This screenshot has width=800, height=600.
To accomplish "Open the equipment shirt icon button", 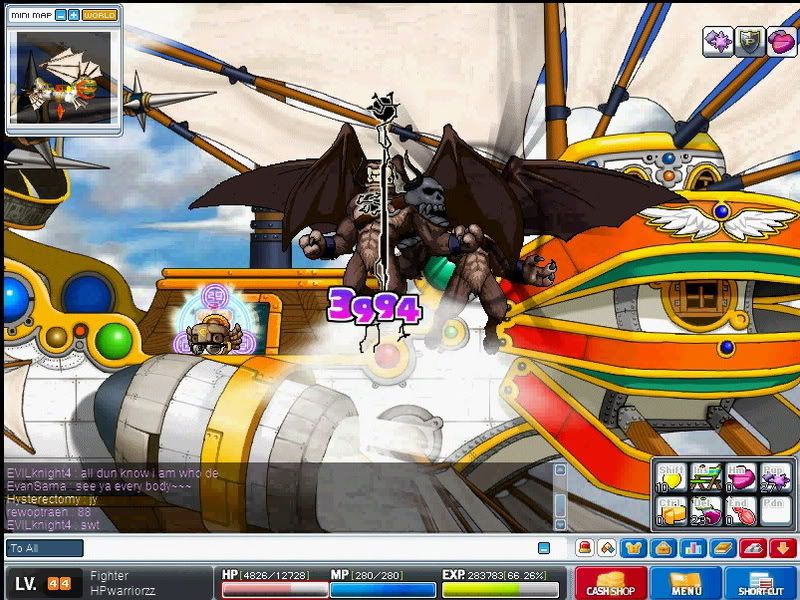I will pos(632,548).
